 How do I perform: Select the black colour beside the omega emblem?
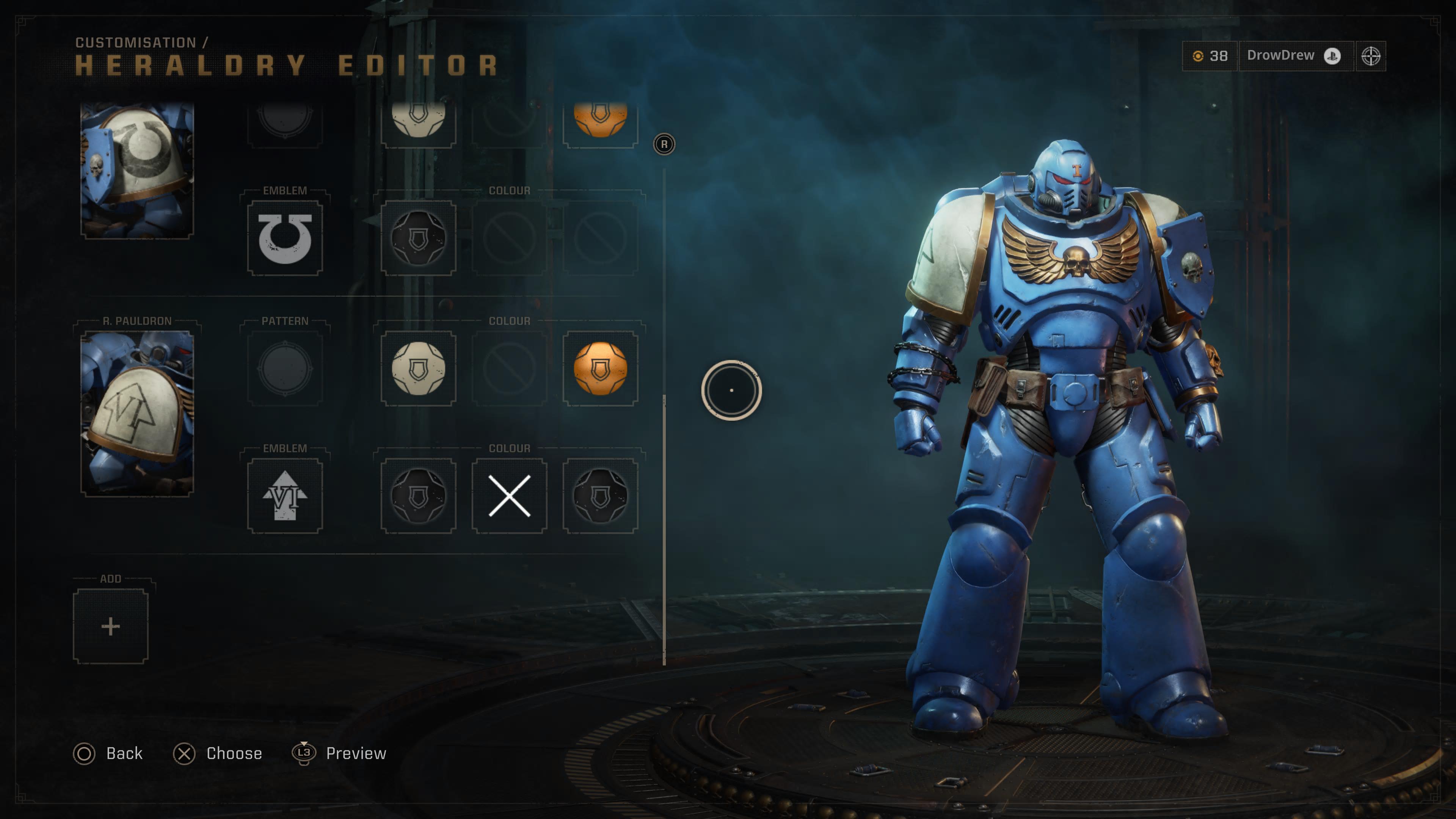pos(418,238)
